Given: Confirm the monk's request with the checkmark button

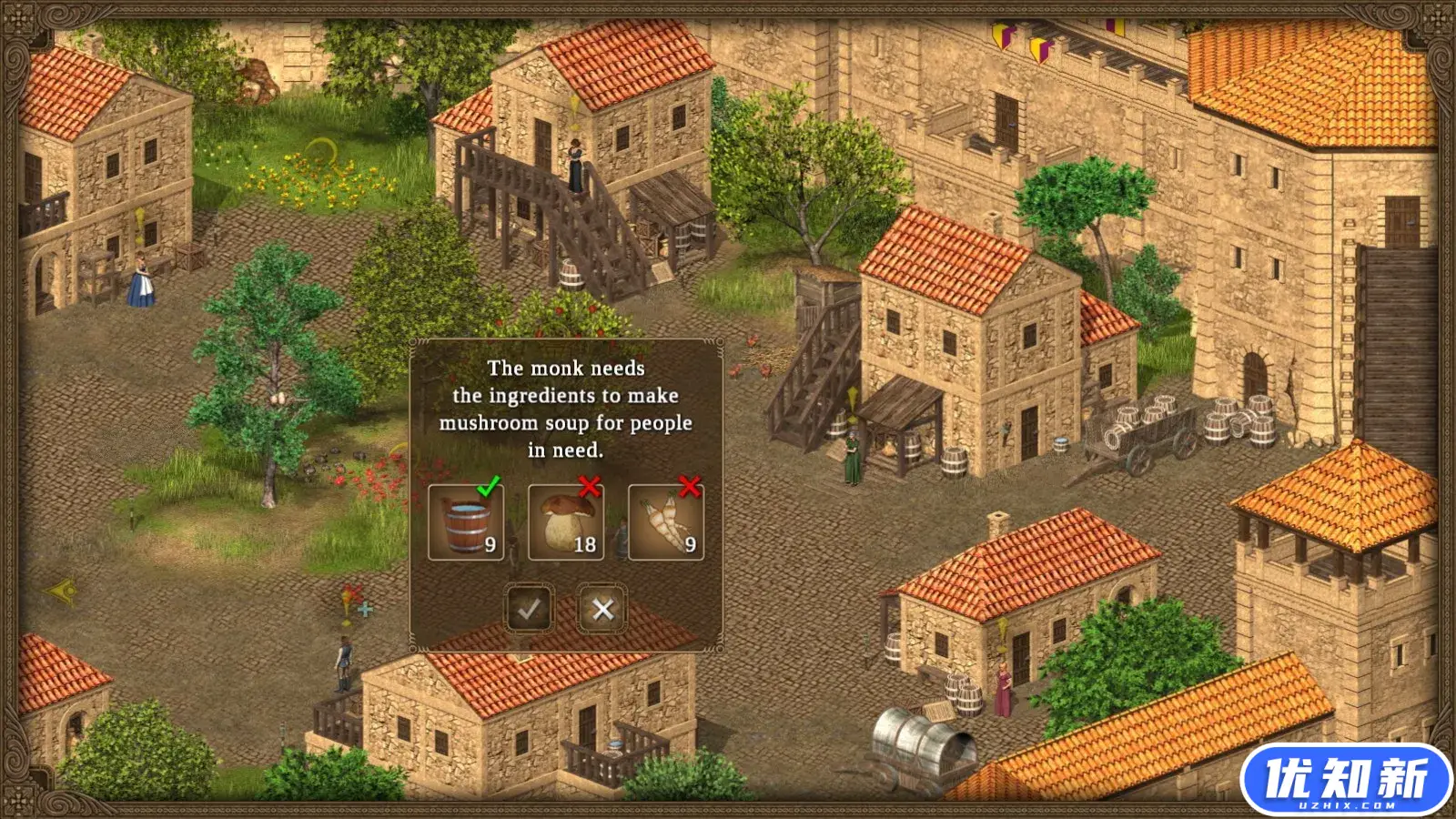Looking at the screenshot, I should (529, 609).
